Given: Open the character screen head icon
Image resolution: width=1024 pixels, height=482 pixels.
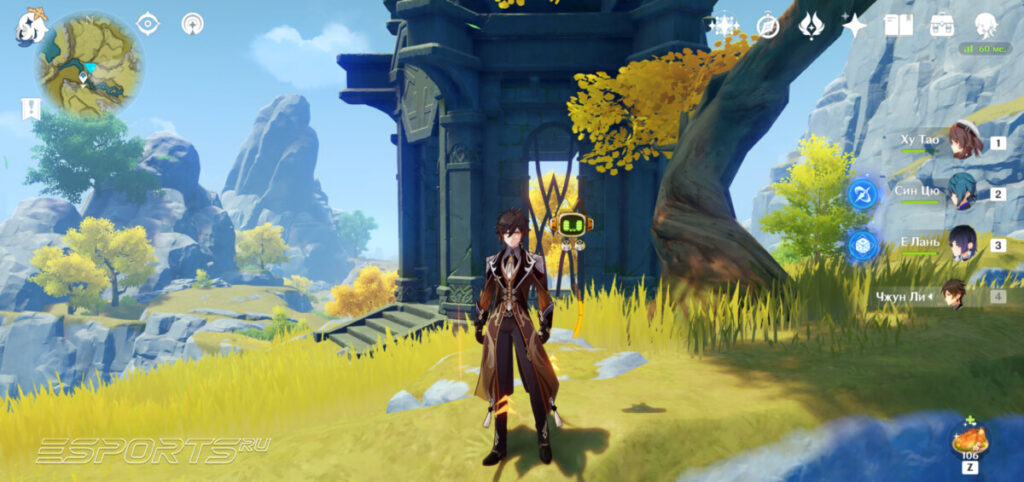Looking at the screenshot, I should 986,25.
